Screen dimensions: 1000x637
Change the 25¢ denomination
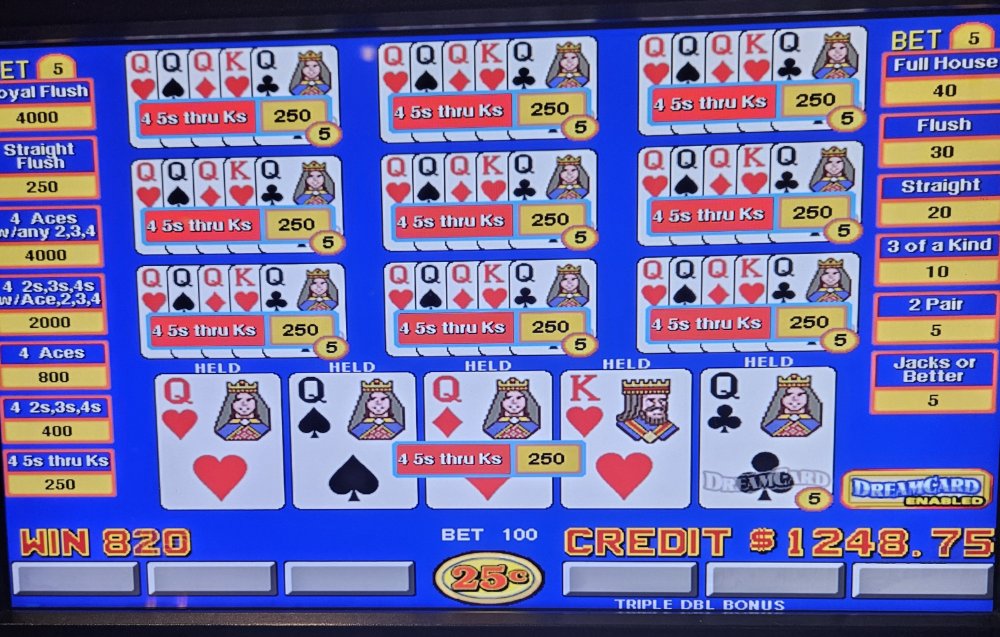(488, 577)
